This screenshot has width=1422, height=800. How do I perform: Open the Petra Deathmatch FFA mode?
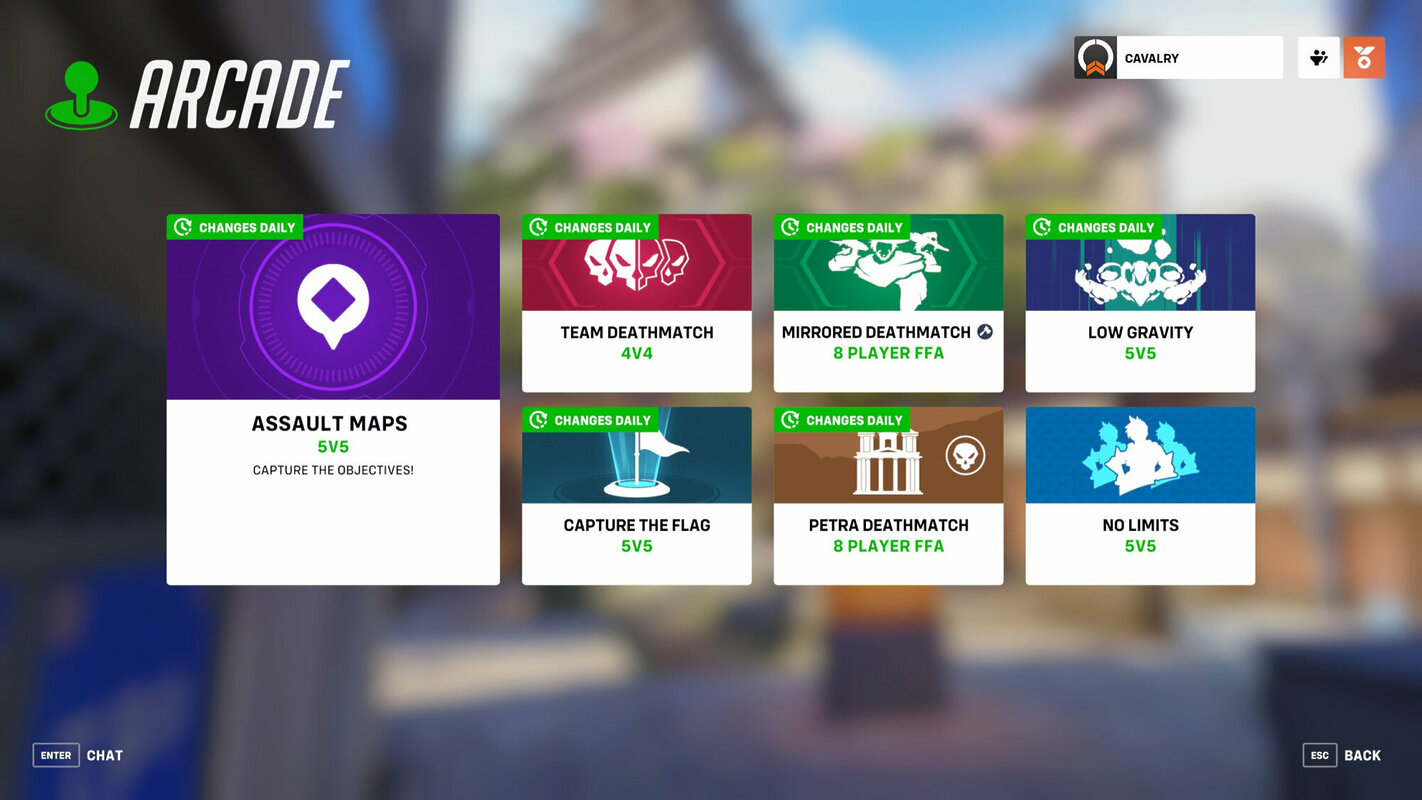(x=888, y=495)
